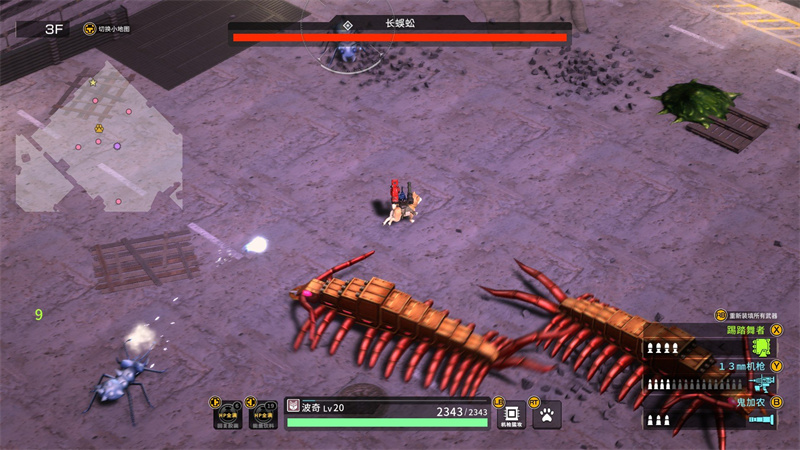Viewport: 800px width, 450px height.
Task: Activate the paw print dog command
Action: (x=547, y=414)
